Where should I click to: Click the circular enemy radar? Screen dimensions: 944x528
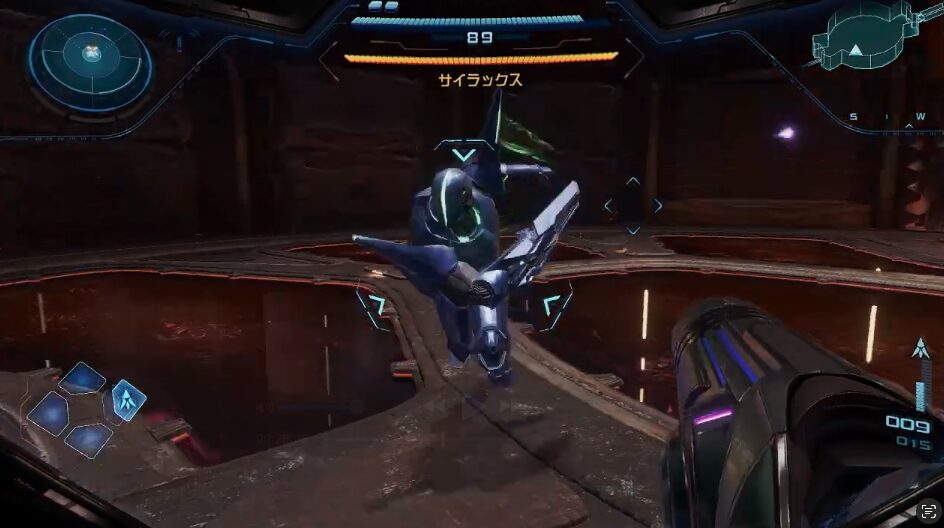90,62
